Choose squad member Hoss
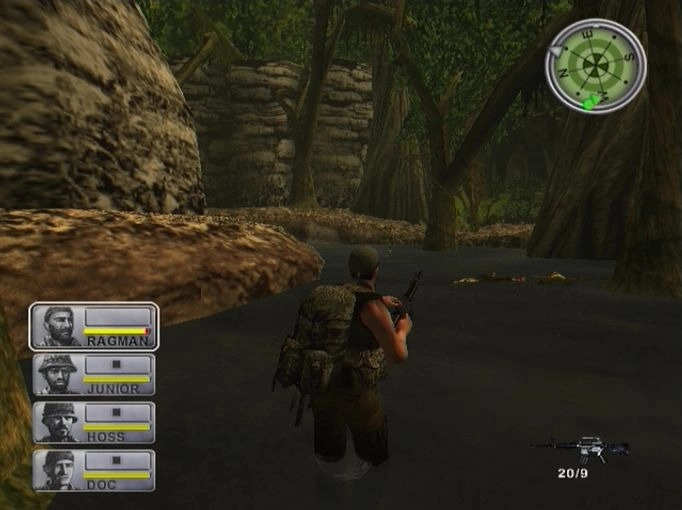The image size is (682, 510). tap(94, 422)
